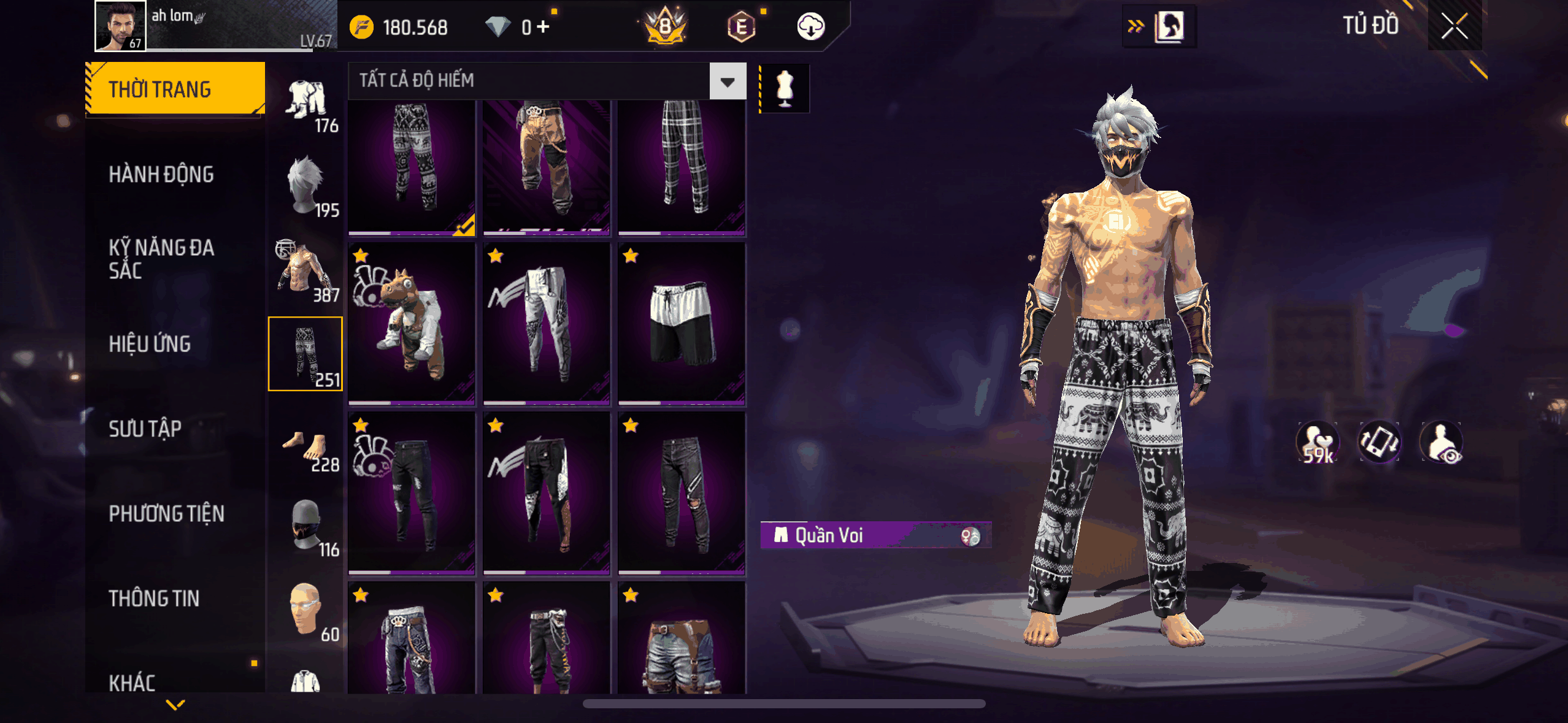Choose the black and white shorts item
Screen dimensions: 1568x723
pyautogui.click(x=682, y=324)
